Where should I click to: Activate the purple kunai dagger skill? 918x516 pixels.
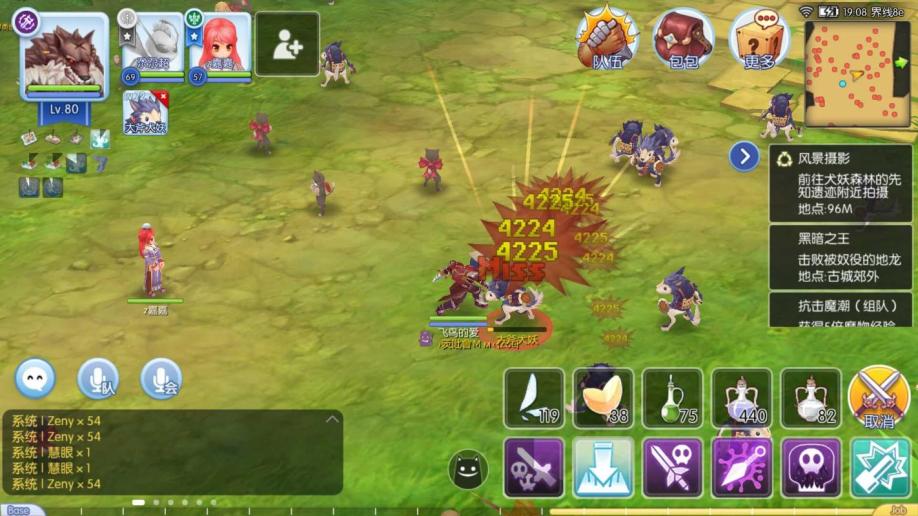click(741, 467)
